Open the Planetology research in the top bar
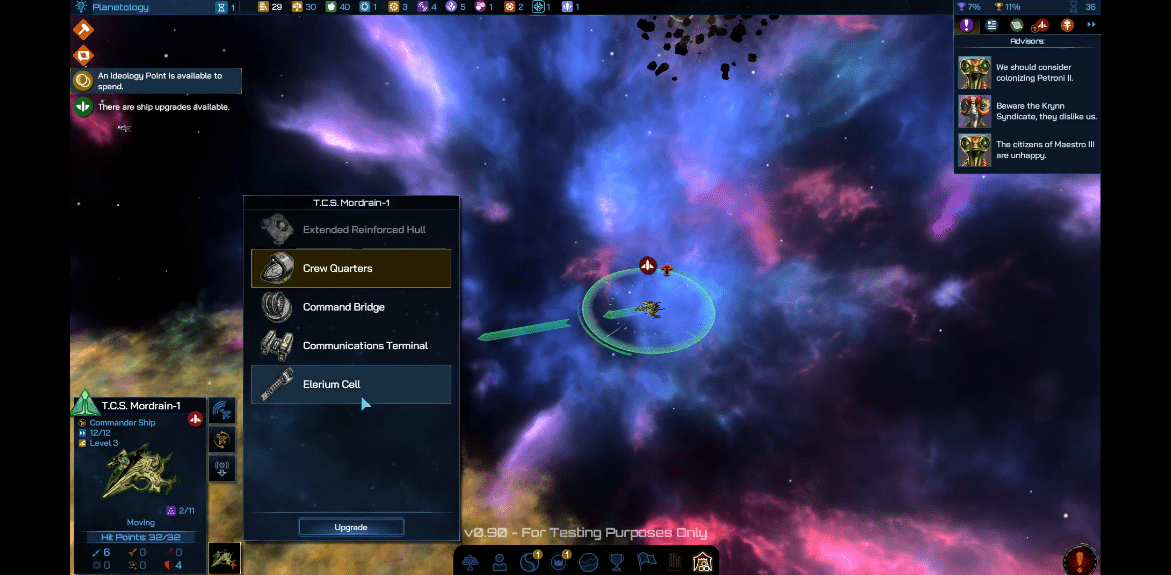Screen dimensions: 1171x575 [x=119, y=7]
